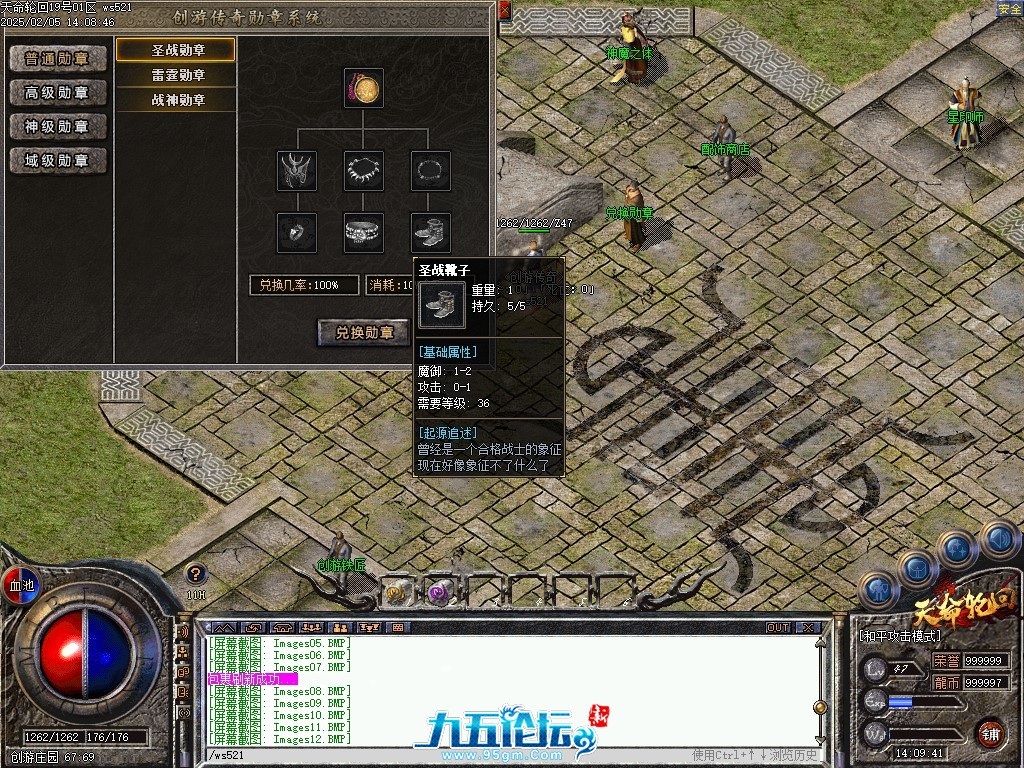Viewport: 1024px width, 768px height.
Task: Click the studded belt material slot
Action: 364,233
